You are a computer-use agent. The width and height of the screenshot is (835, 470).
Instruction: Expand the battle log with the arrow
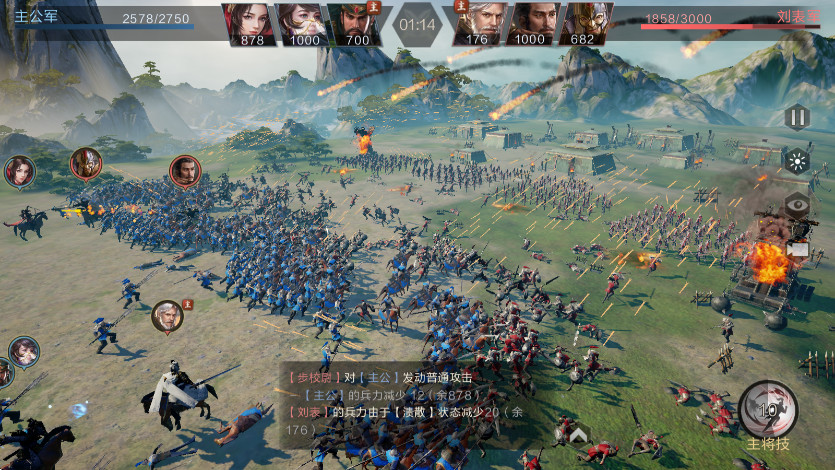tap(578, 434)
